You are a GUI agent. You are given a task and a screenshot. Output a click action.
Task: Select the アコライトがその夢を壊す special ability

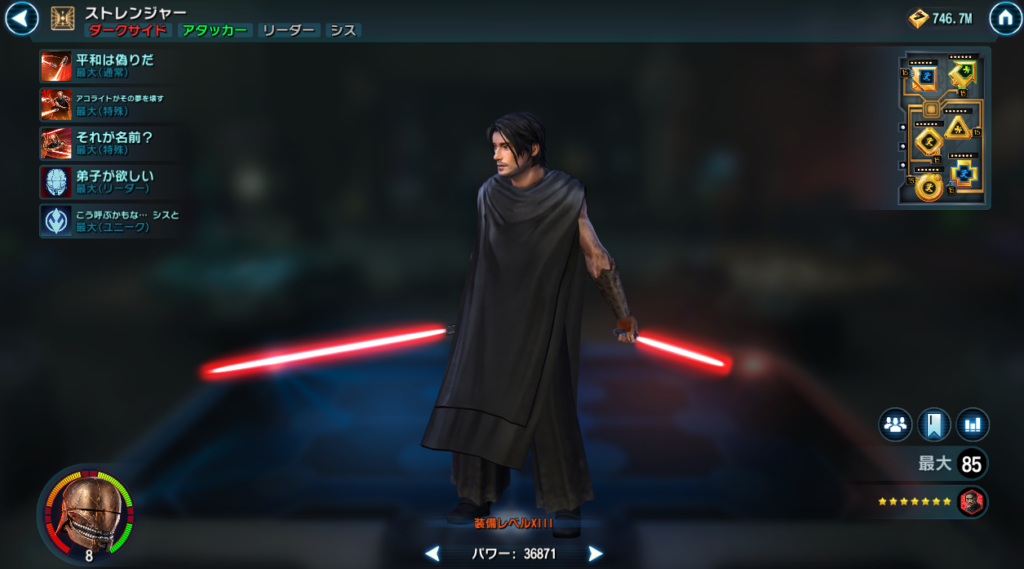pyautogui.click(x=56, y=104)
